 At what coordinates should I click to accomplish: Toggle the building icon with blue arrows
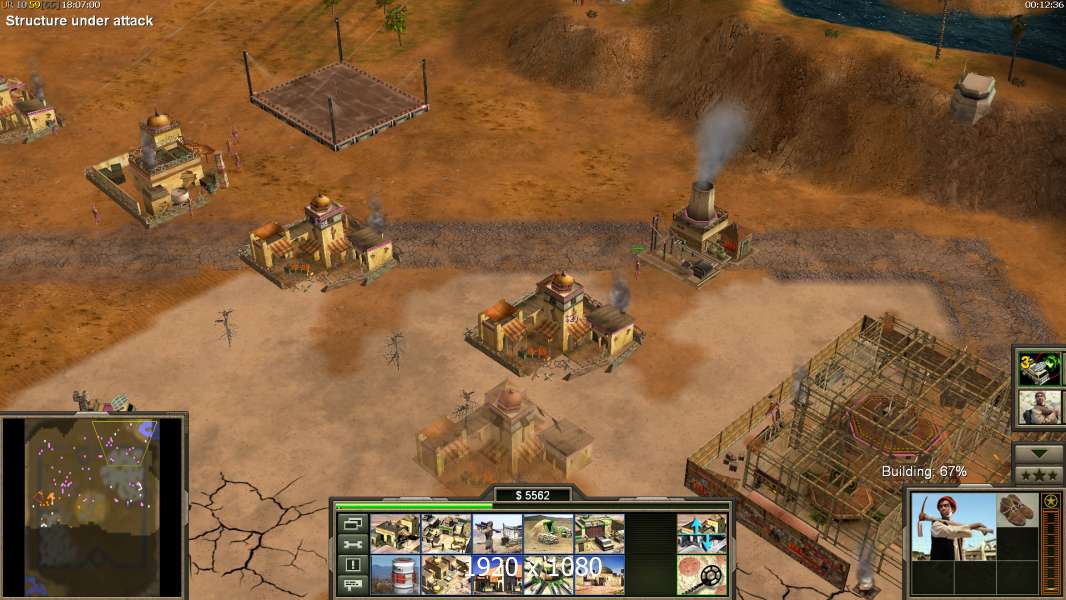pos(702,534)
